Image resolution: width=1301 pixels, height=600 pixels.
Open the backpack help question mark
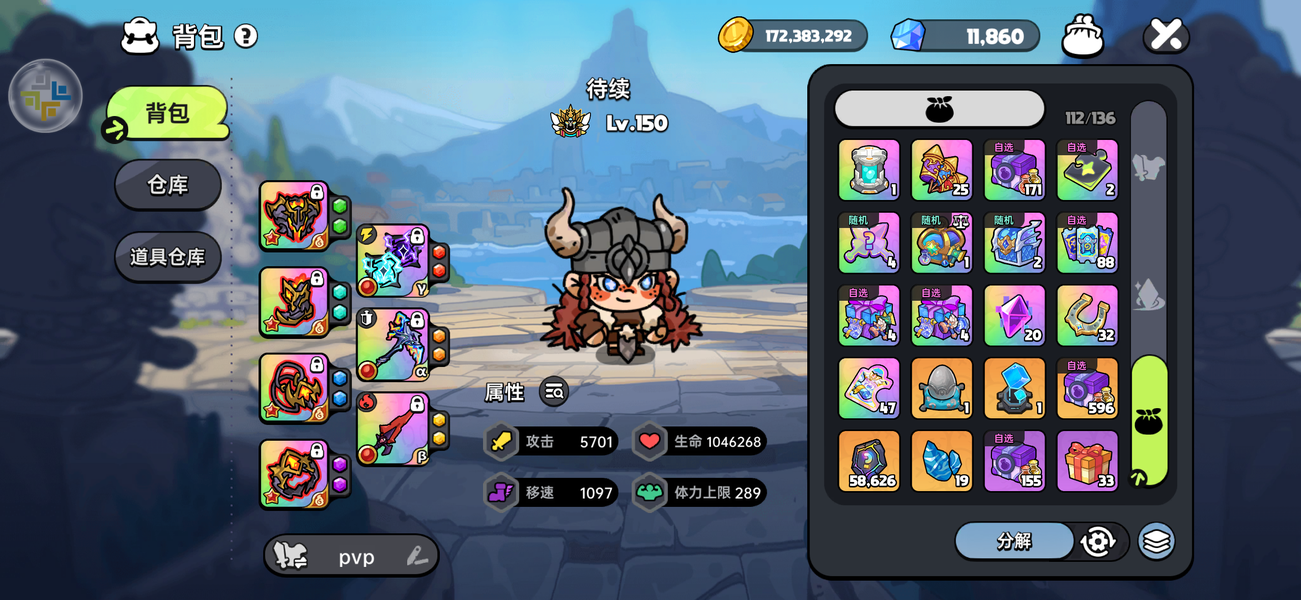(x=246, y=37)
